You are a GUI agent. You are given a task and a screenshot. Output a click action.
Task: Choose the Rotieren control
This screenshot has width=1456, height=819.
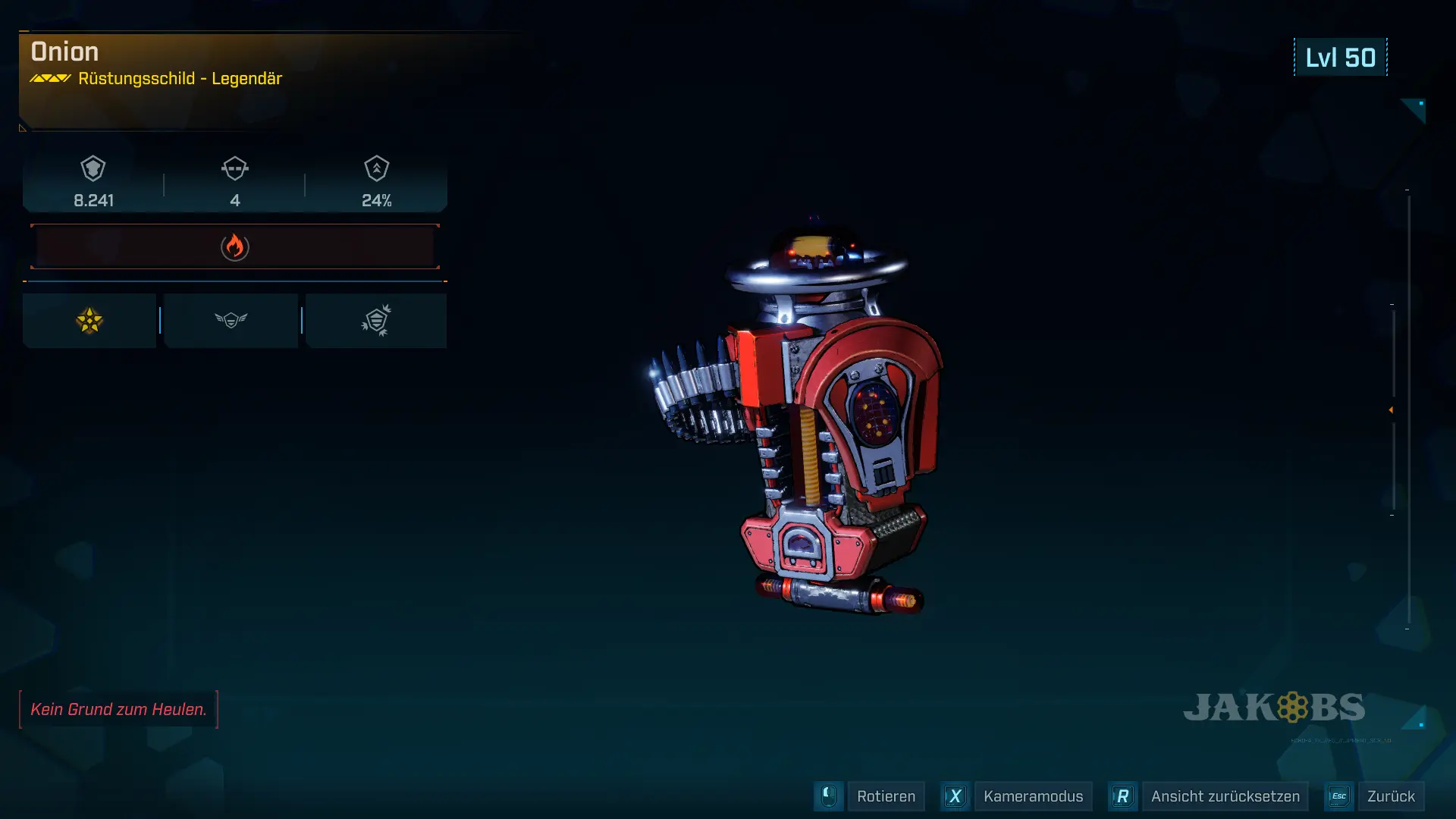point(885,796)
